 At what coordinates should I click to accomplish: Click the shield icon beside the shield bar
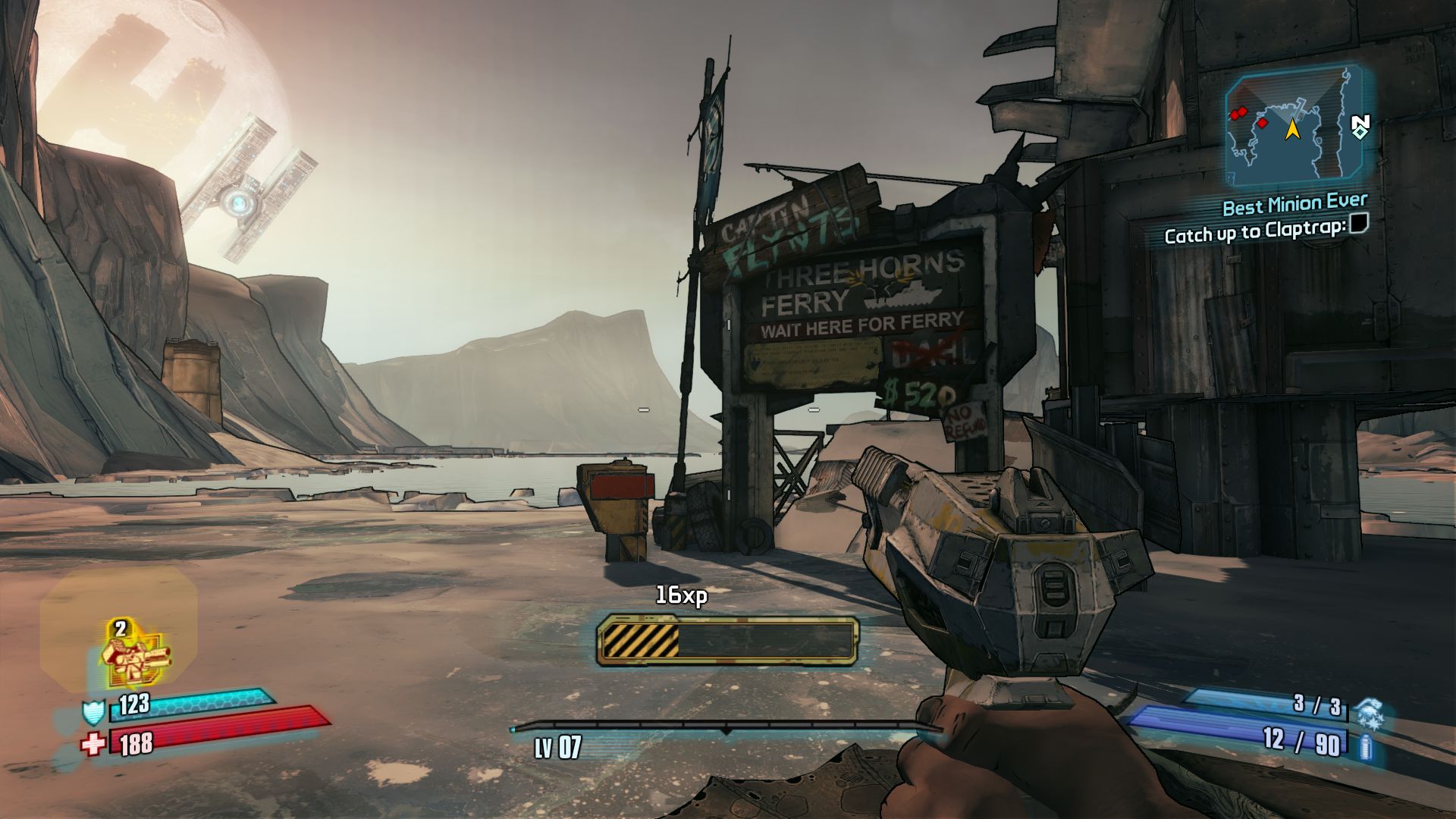(92, 712)
